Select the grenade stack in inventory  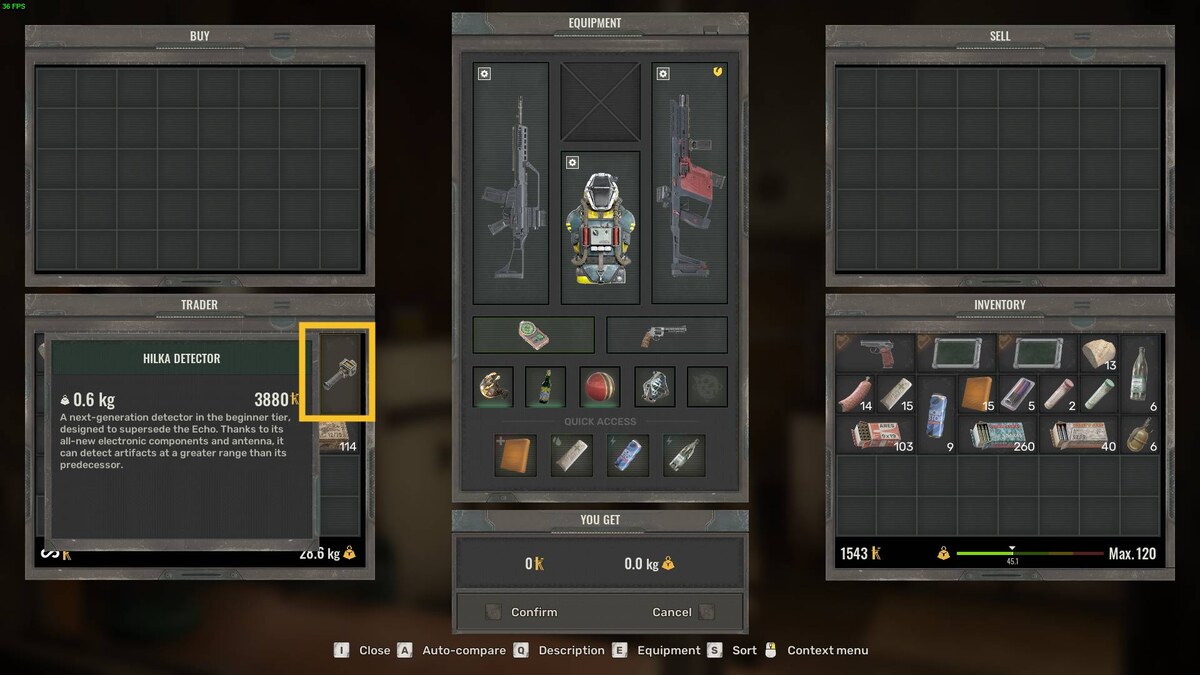(x=1141, y=435)
